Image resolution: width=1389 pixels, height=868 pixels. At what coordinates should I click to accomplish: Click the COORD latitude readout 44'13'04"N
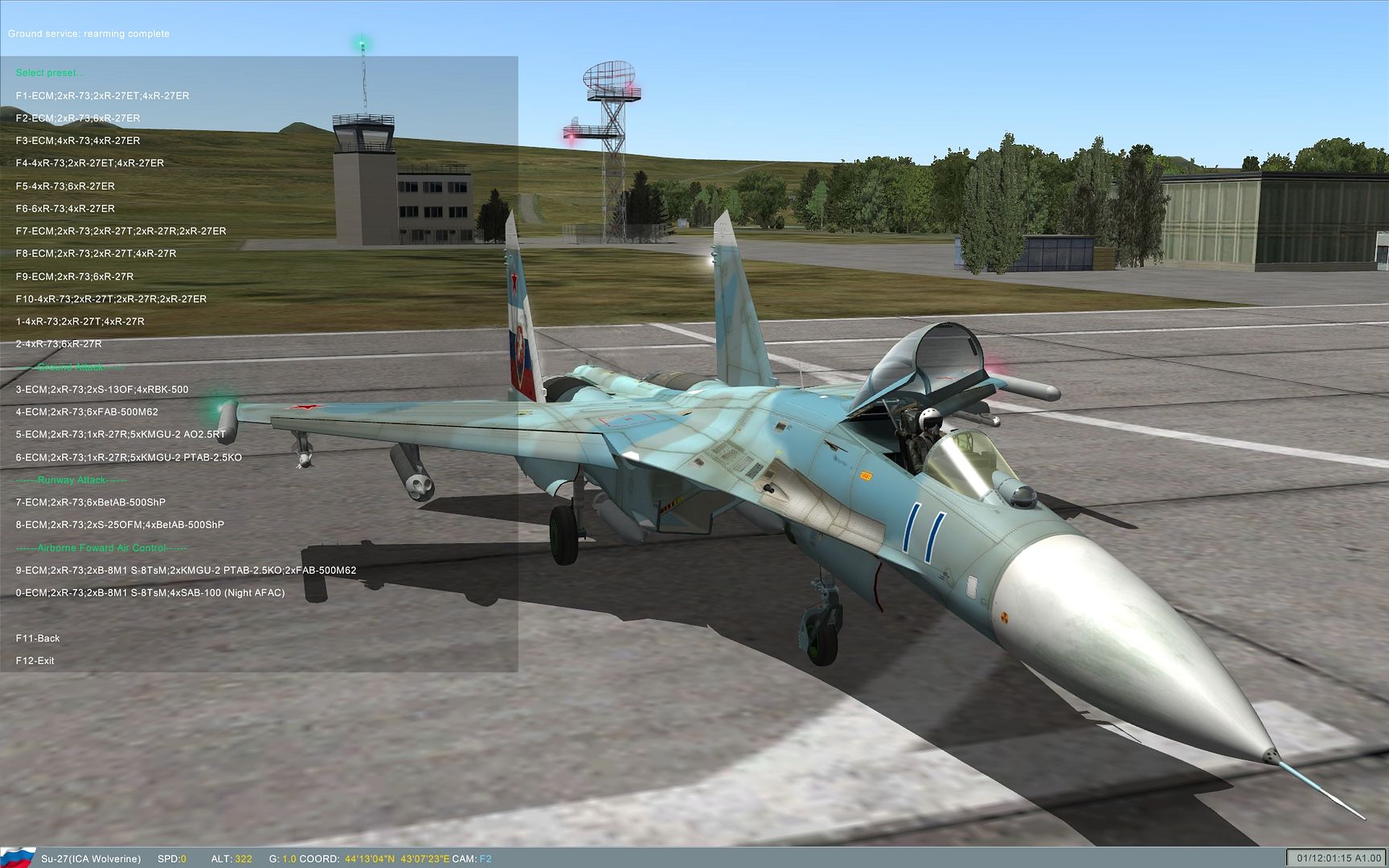[x=371, y=858]
